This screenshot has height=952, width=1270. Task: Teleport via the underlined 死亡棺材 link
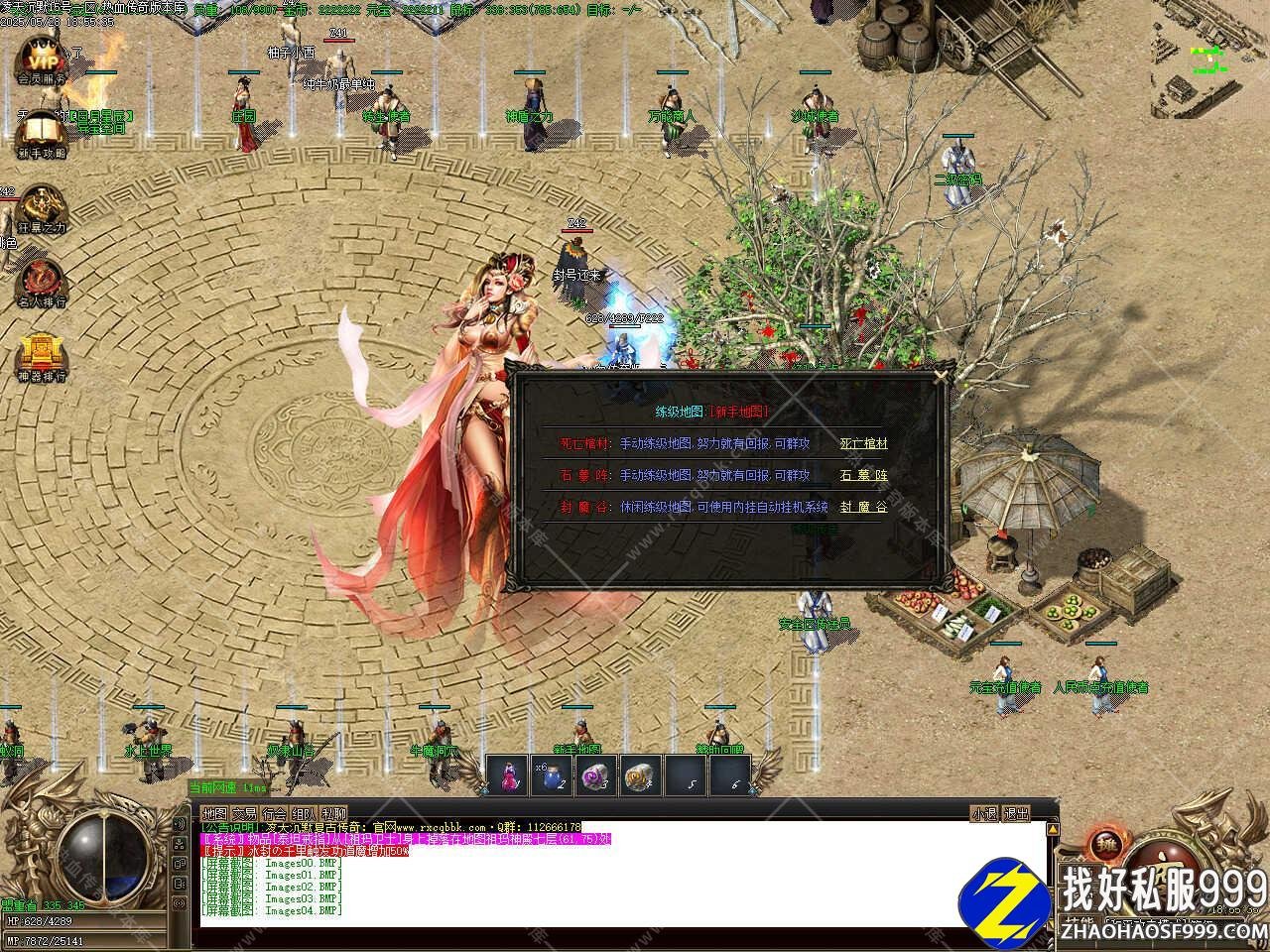tap(863, 444)
